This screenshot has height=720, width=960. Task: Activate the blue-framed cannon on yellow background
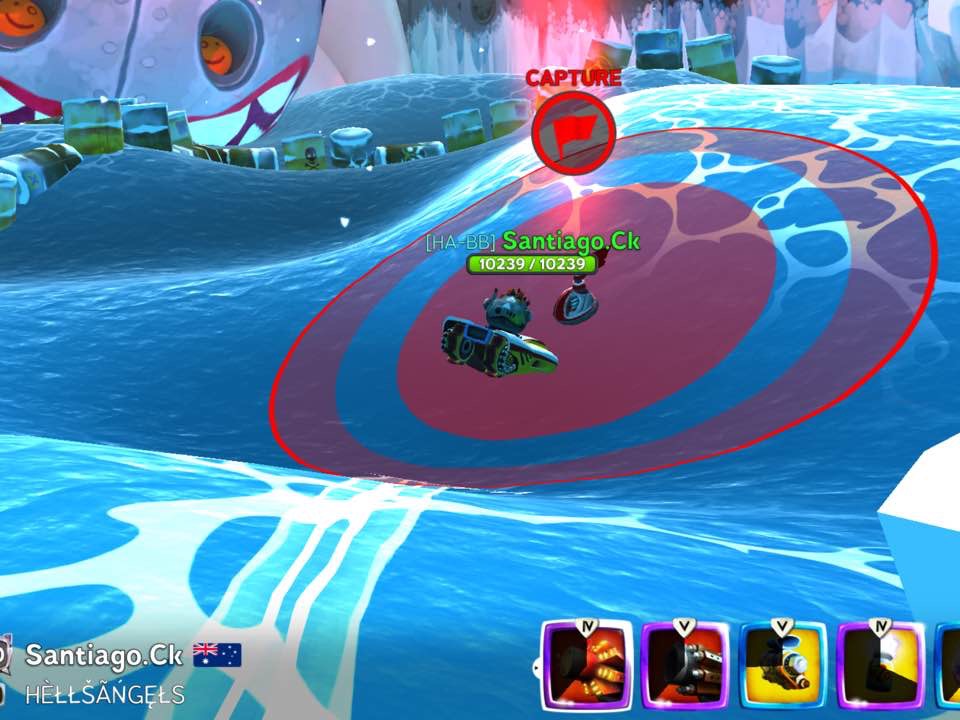coord(783,667)
